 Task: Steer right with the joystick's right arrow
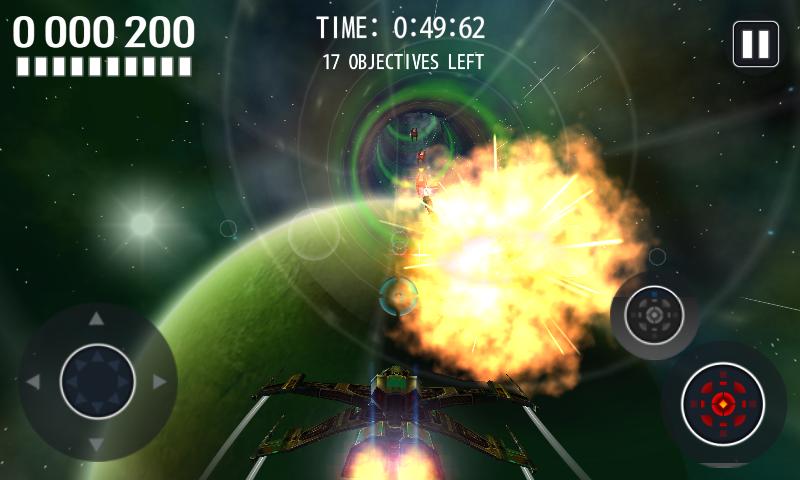pyautogui.click(x=159, y=382)
